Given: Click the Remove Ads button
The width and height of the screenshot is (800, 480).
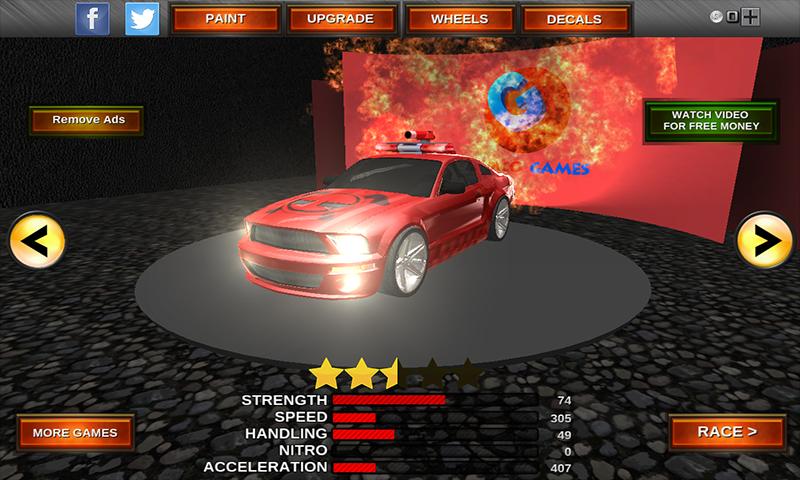Looking at the screenshot, I should pyautogui.click(x=86, y=122).
